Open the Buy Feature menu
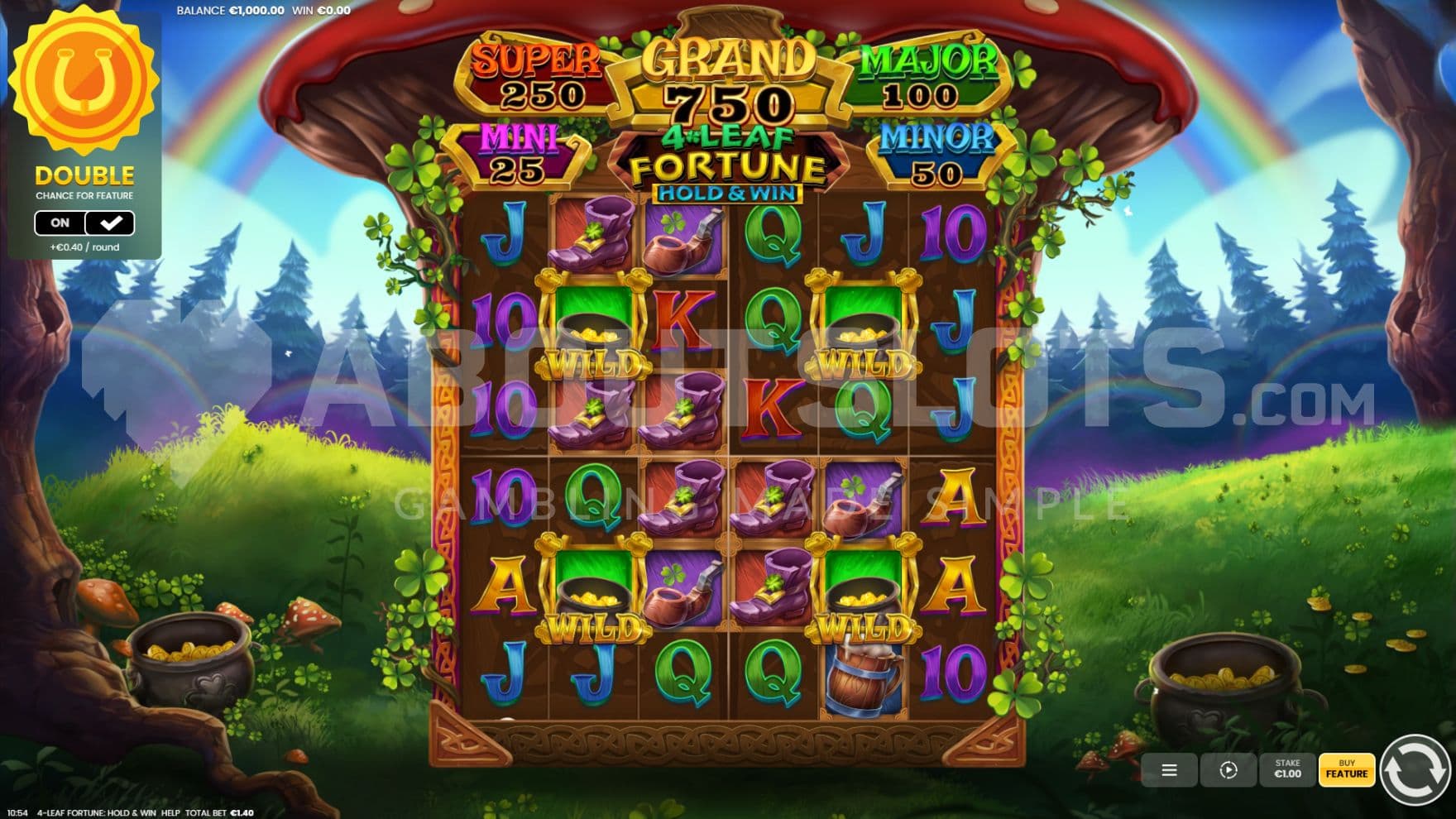 pyautogui.click(x=1346, y=769)
